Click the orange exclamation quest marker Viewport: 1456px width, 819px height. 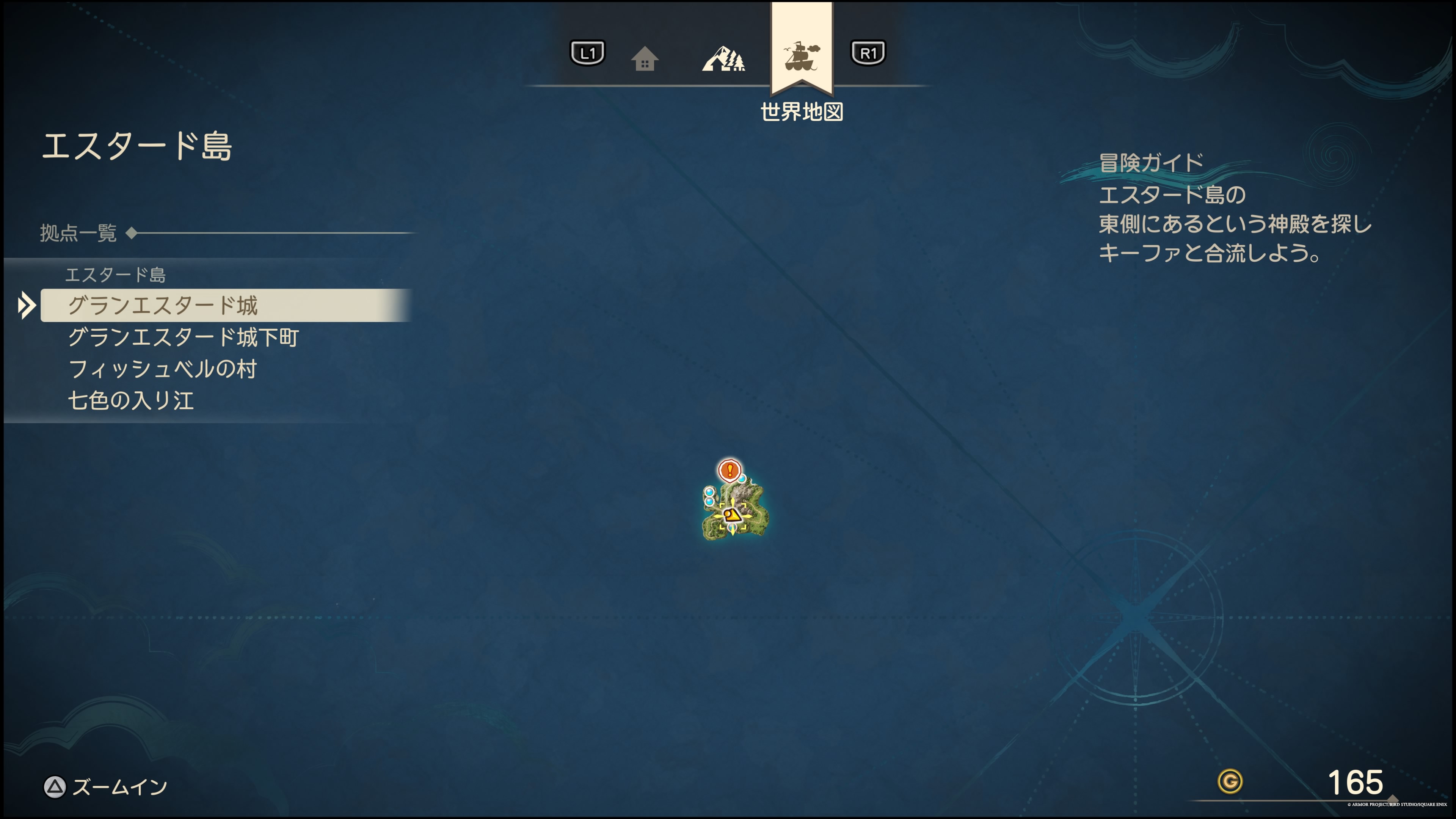(x=730, y=470)
